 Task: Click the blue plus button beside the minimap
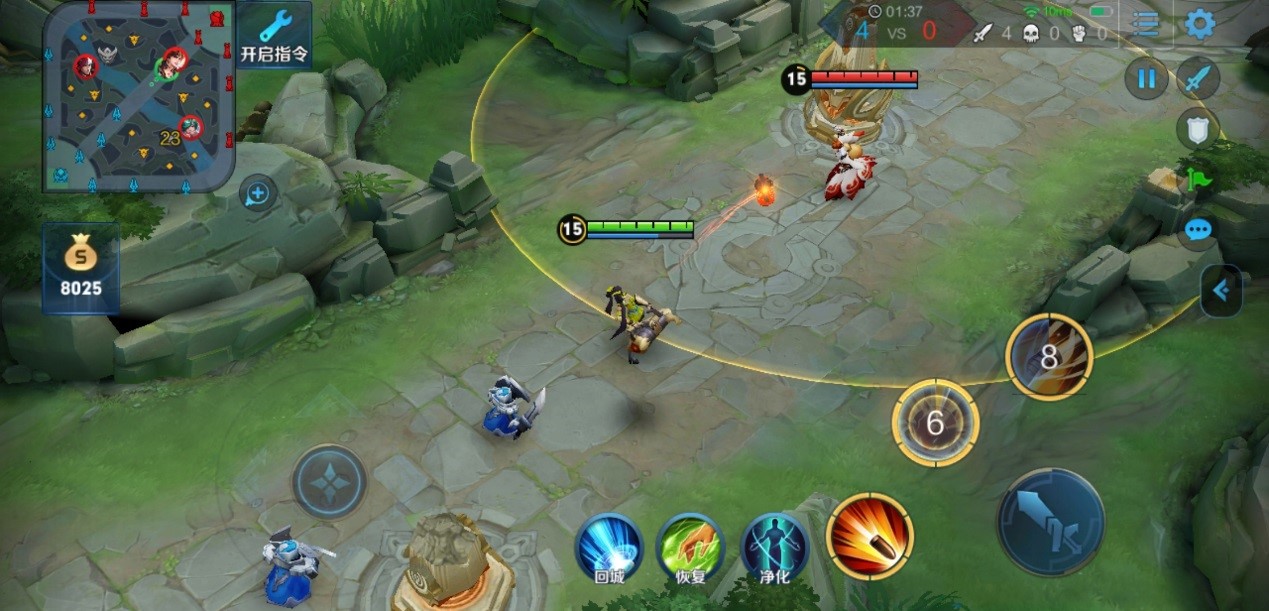258,193
